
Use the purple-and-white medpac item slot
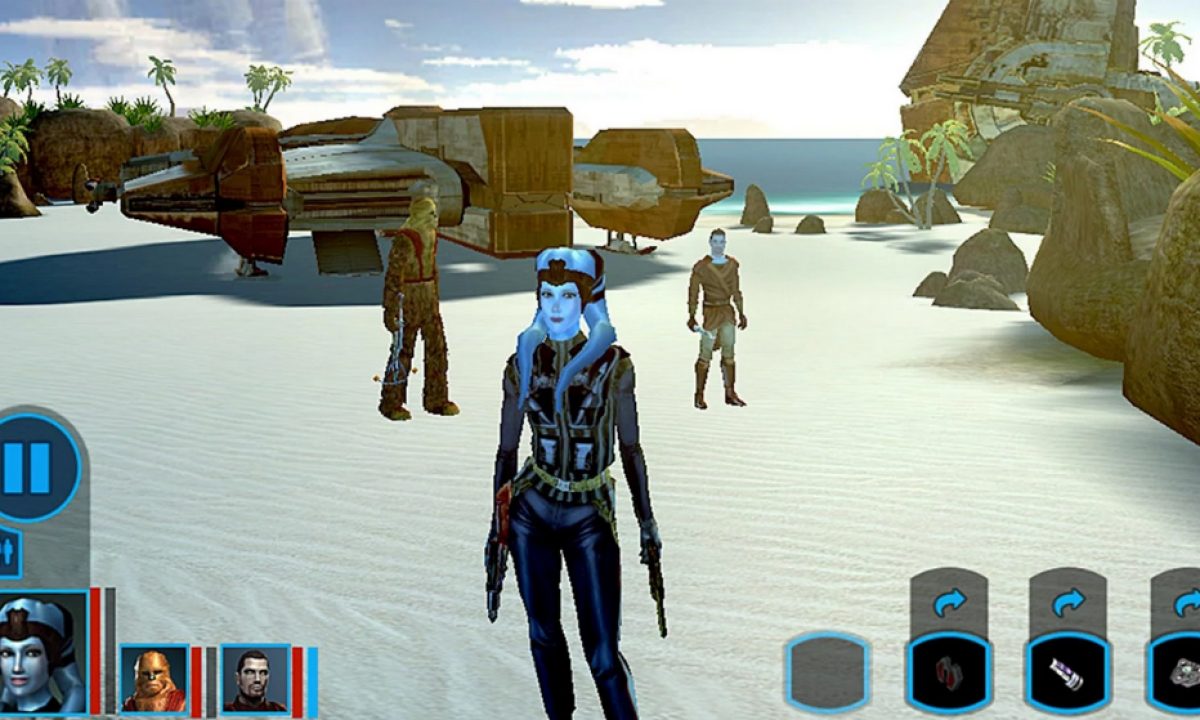(1067, 671)
